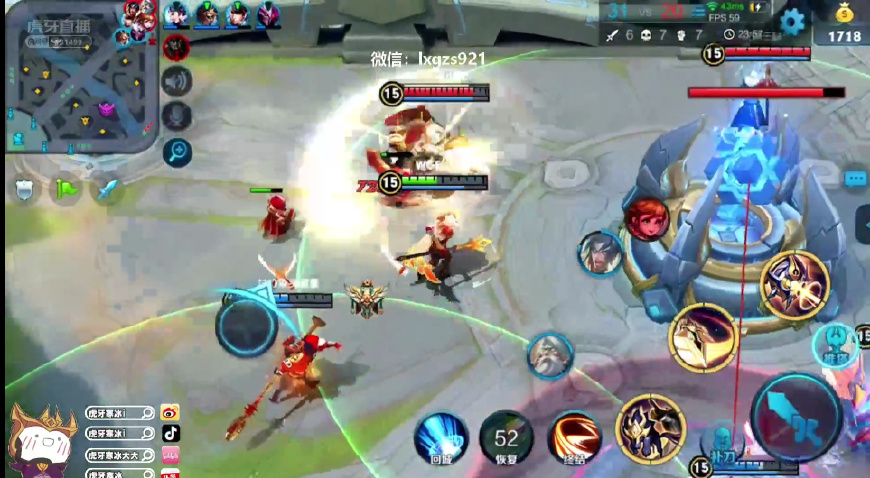Send the green flag gather signal
870x478 pixels.
click(x=65, y=189)
